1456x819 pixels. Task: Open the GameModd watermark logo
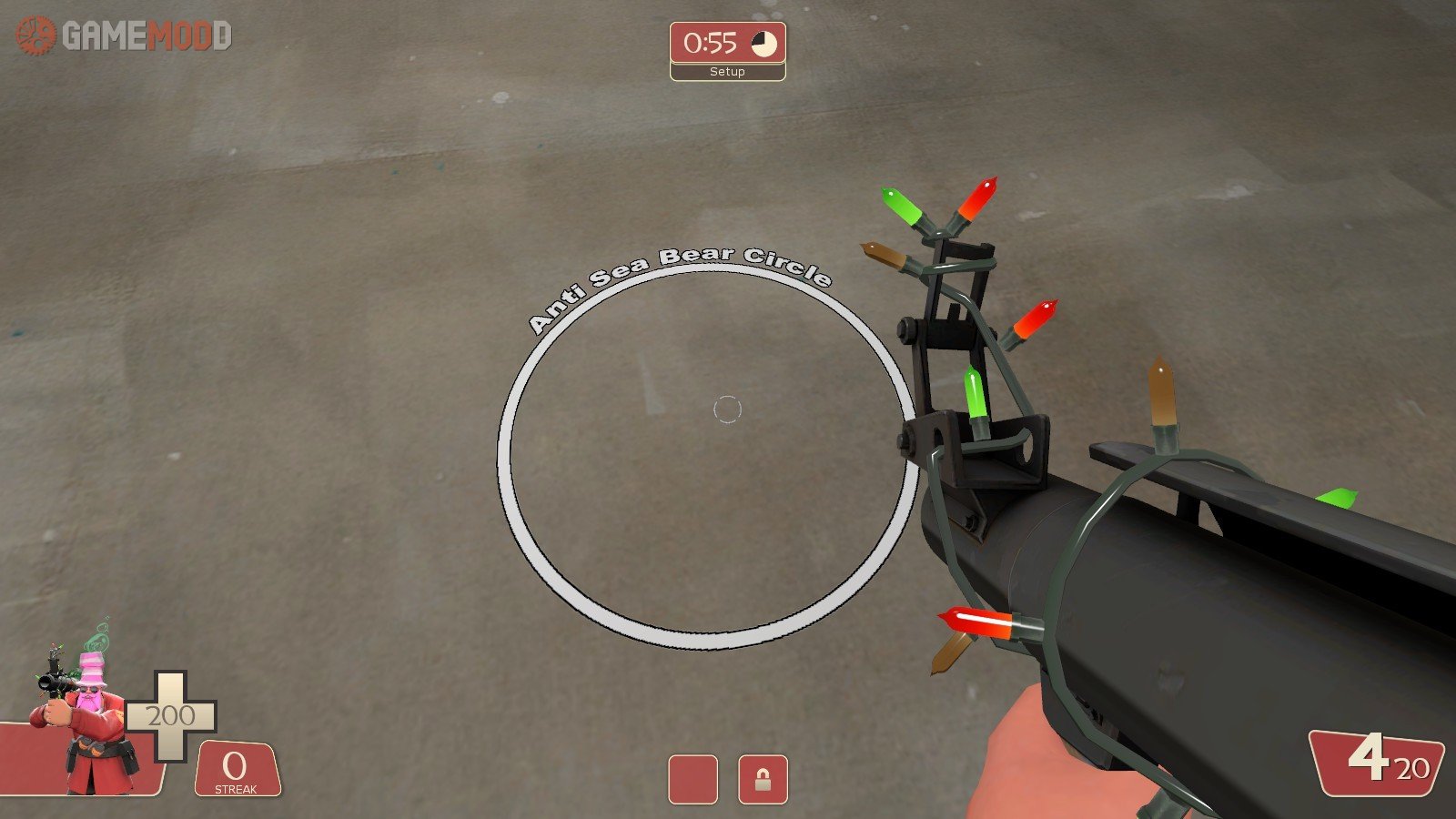point(125,36)
